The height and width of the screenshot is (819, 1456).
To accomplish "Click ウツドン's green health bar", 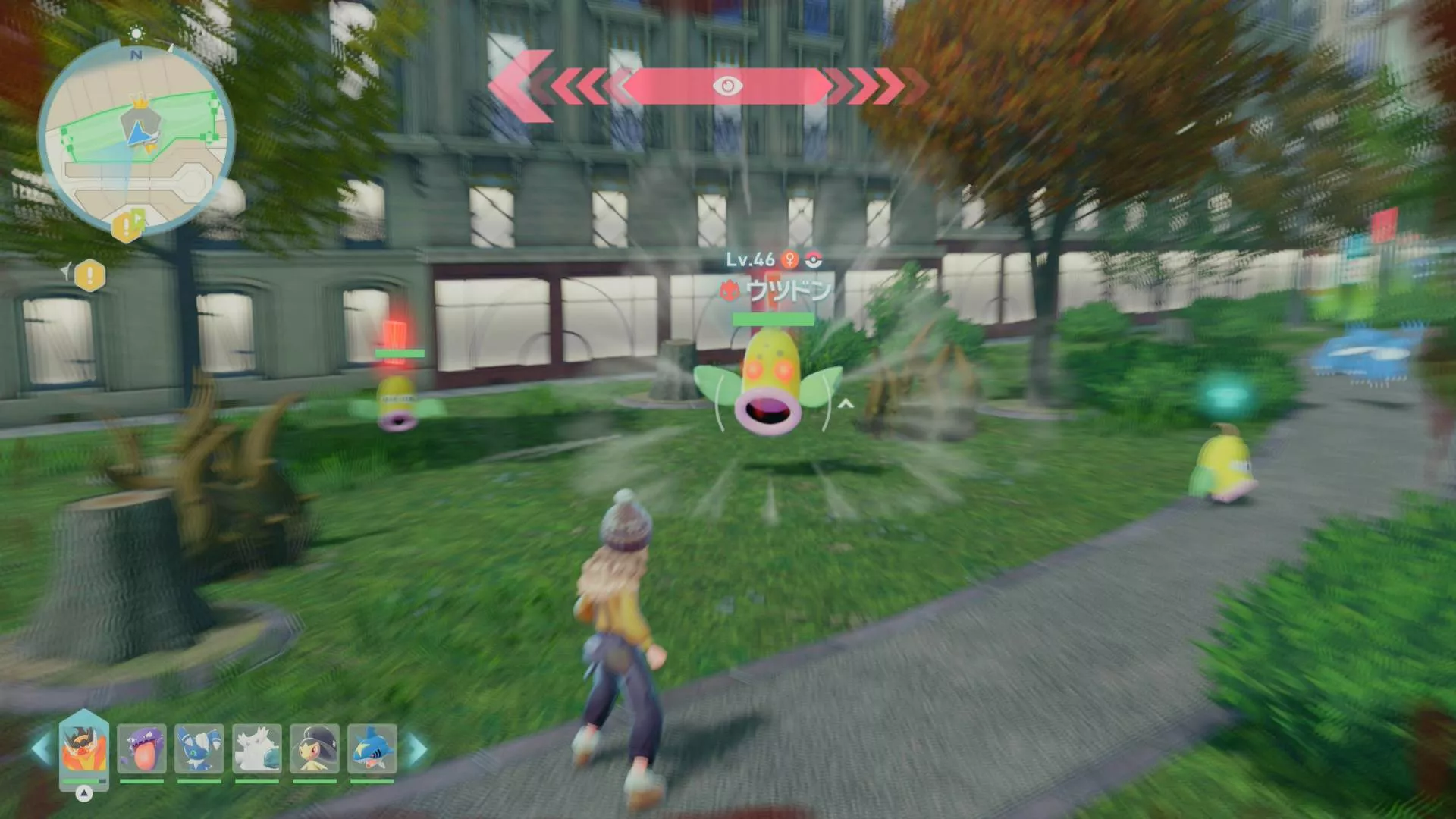I will [x=773, y=319].
